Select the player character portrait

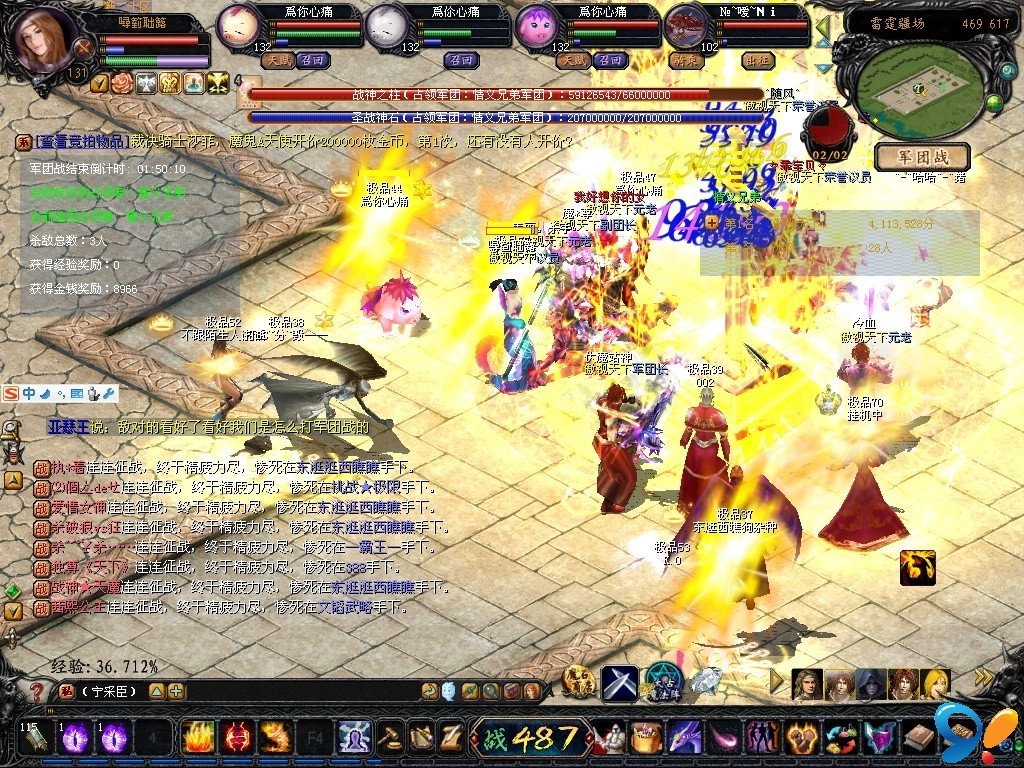pyautogui.click(x=45, y=40)
